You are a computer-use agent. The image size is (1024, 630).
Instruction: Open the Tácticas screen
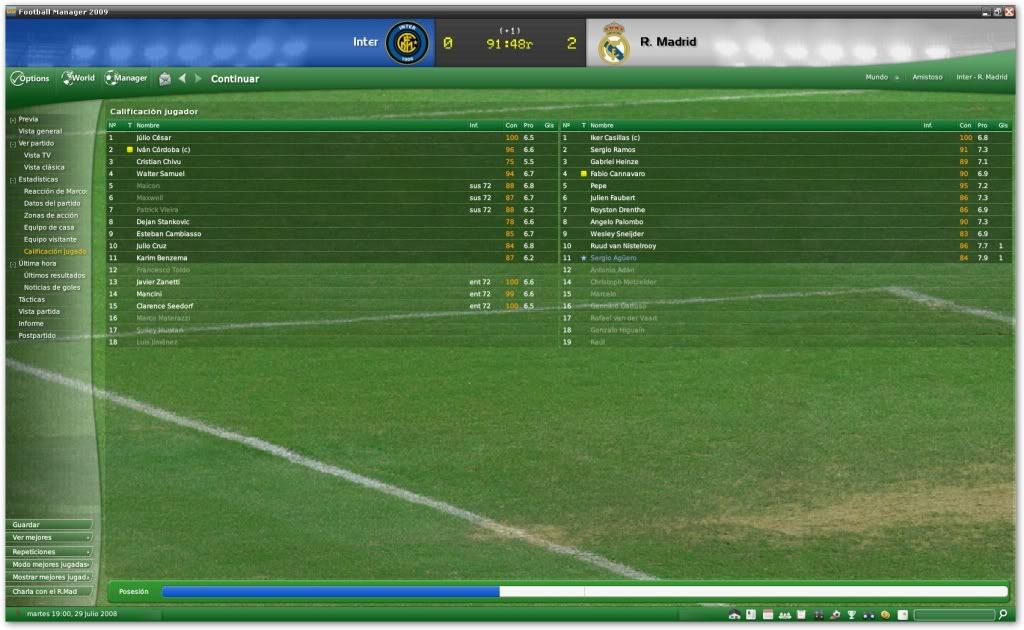click(x=32, y=299)
